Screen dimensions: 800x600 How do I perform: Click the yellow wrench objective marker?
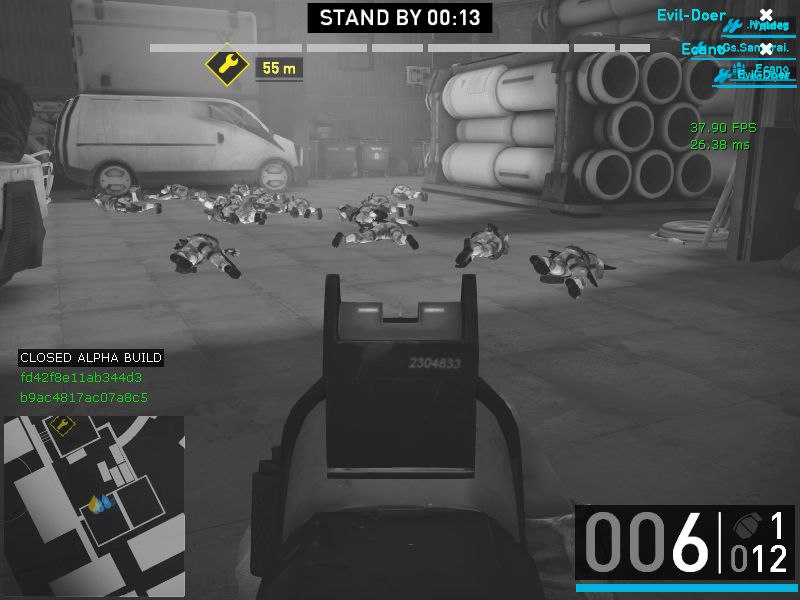pos(227,67)
